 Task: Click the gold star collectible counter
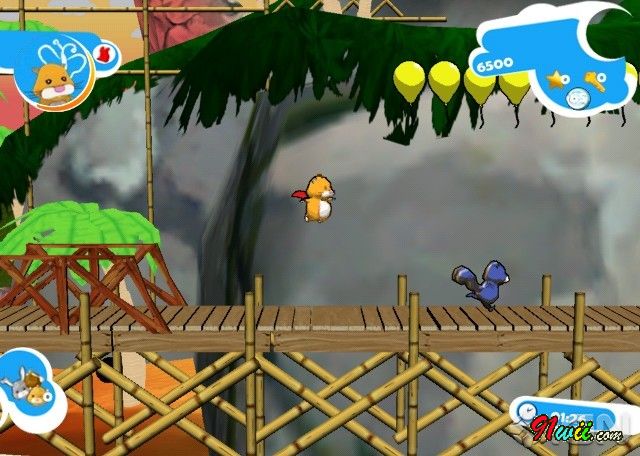tap(557, 77)
